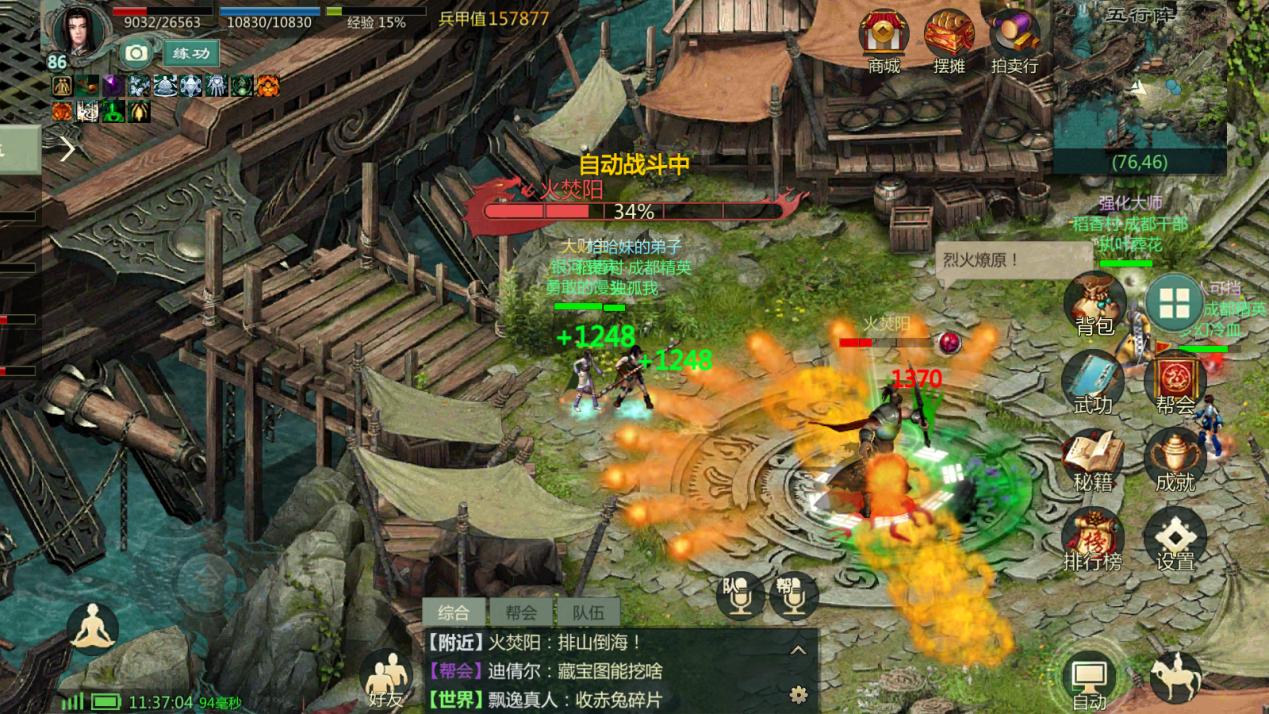This screenshot has height=714, width=1269.
Task: Toggle the four-square menu grid button
Action: pyautogui.click(x=1174, y=302)
